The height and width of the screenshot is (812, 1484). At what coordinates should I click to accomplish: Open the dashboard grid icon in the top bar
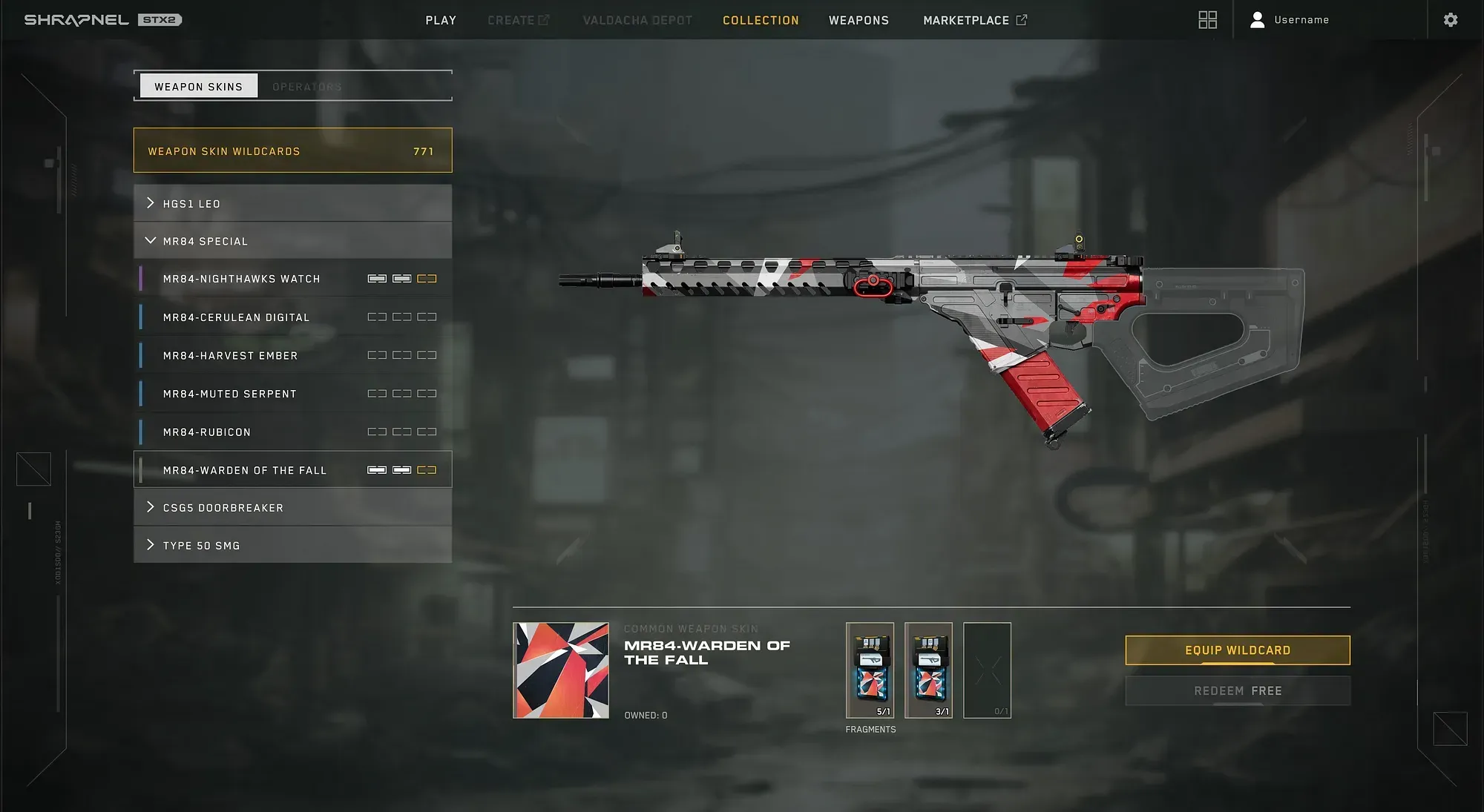[x=1208, y=19]
